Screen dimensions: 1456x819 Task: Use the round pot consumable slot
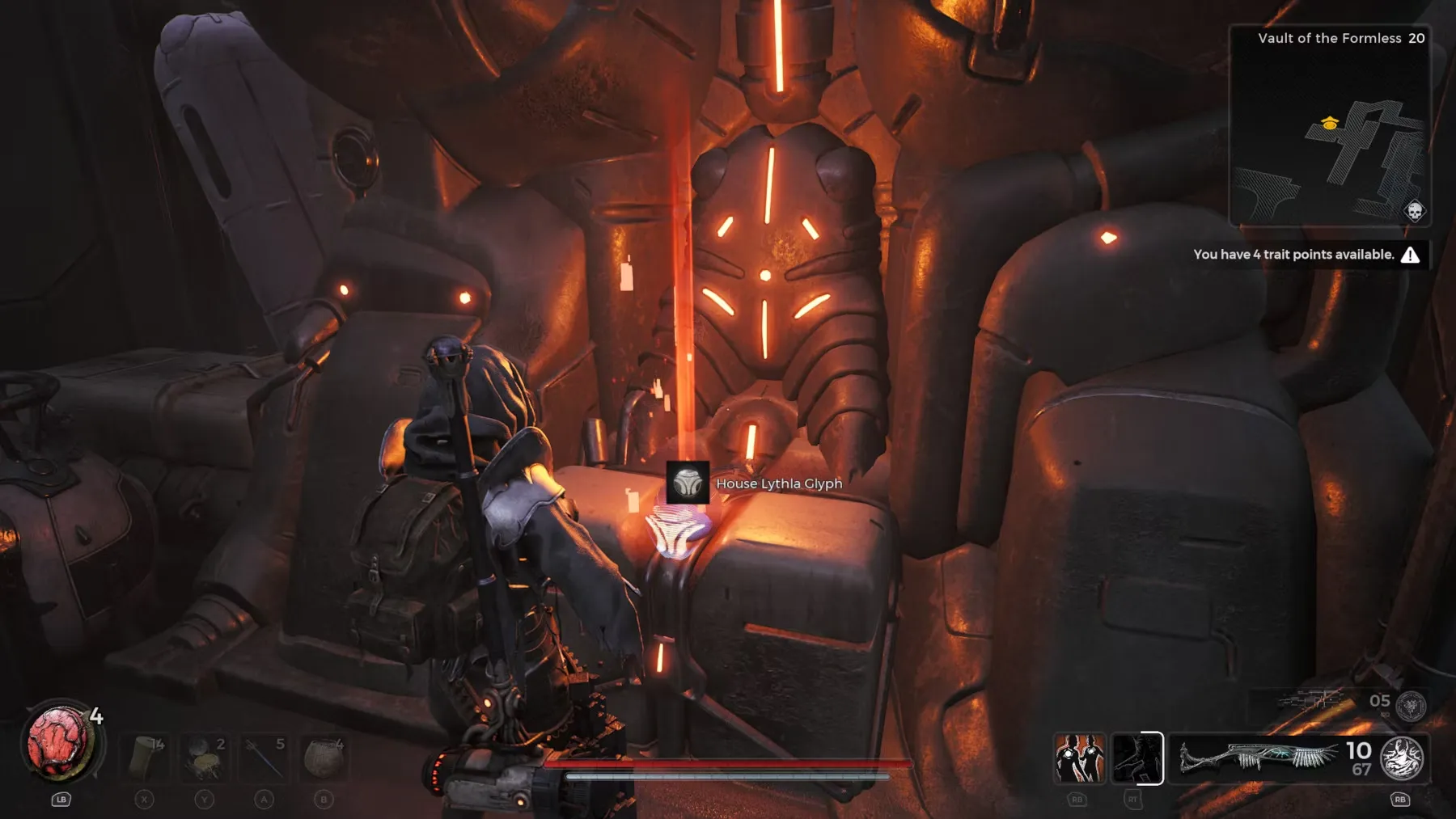[x=324, y=758]
